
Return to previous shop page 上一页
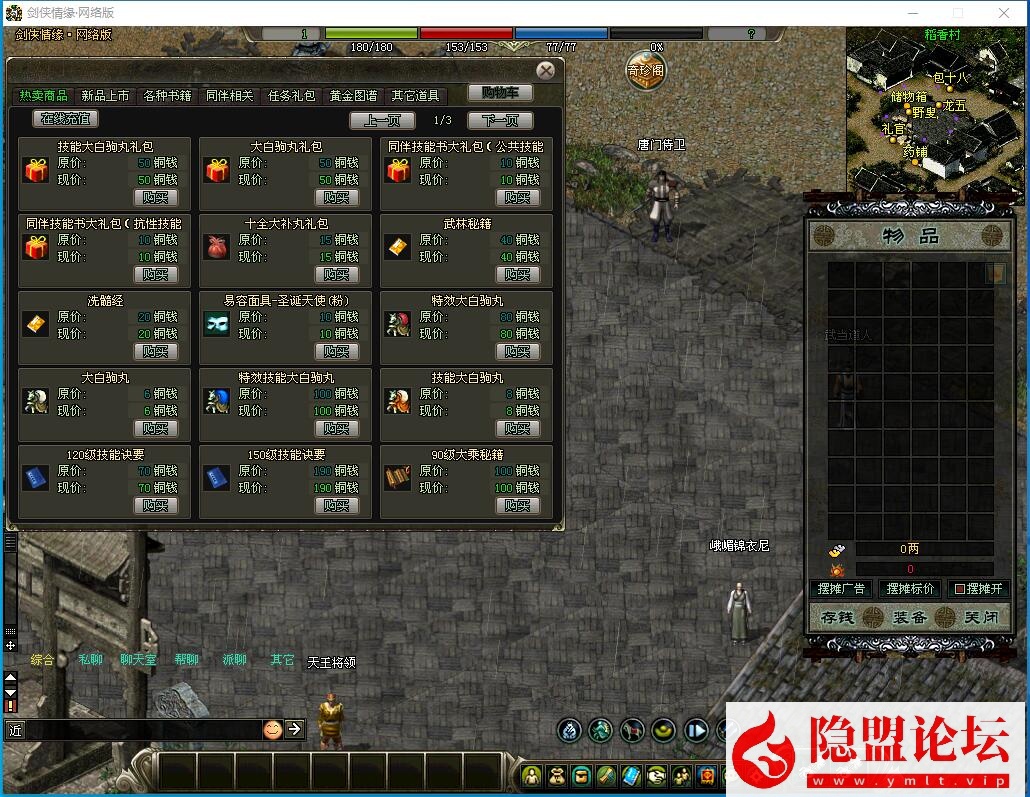click(x=382, y=121)
